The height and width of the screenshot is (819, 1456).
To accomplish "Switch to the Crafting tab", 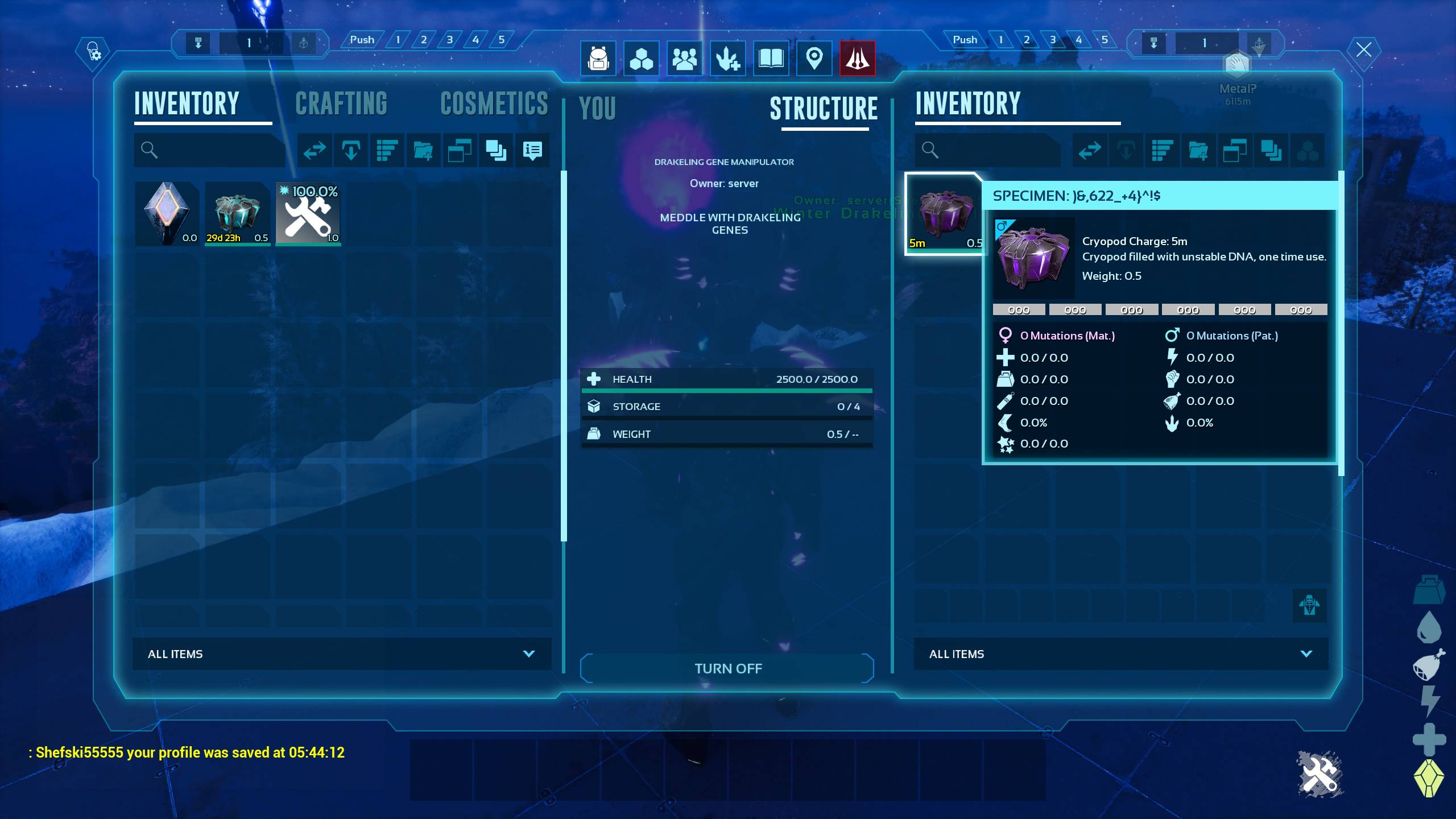I will (341, 104).
